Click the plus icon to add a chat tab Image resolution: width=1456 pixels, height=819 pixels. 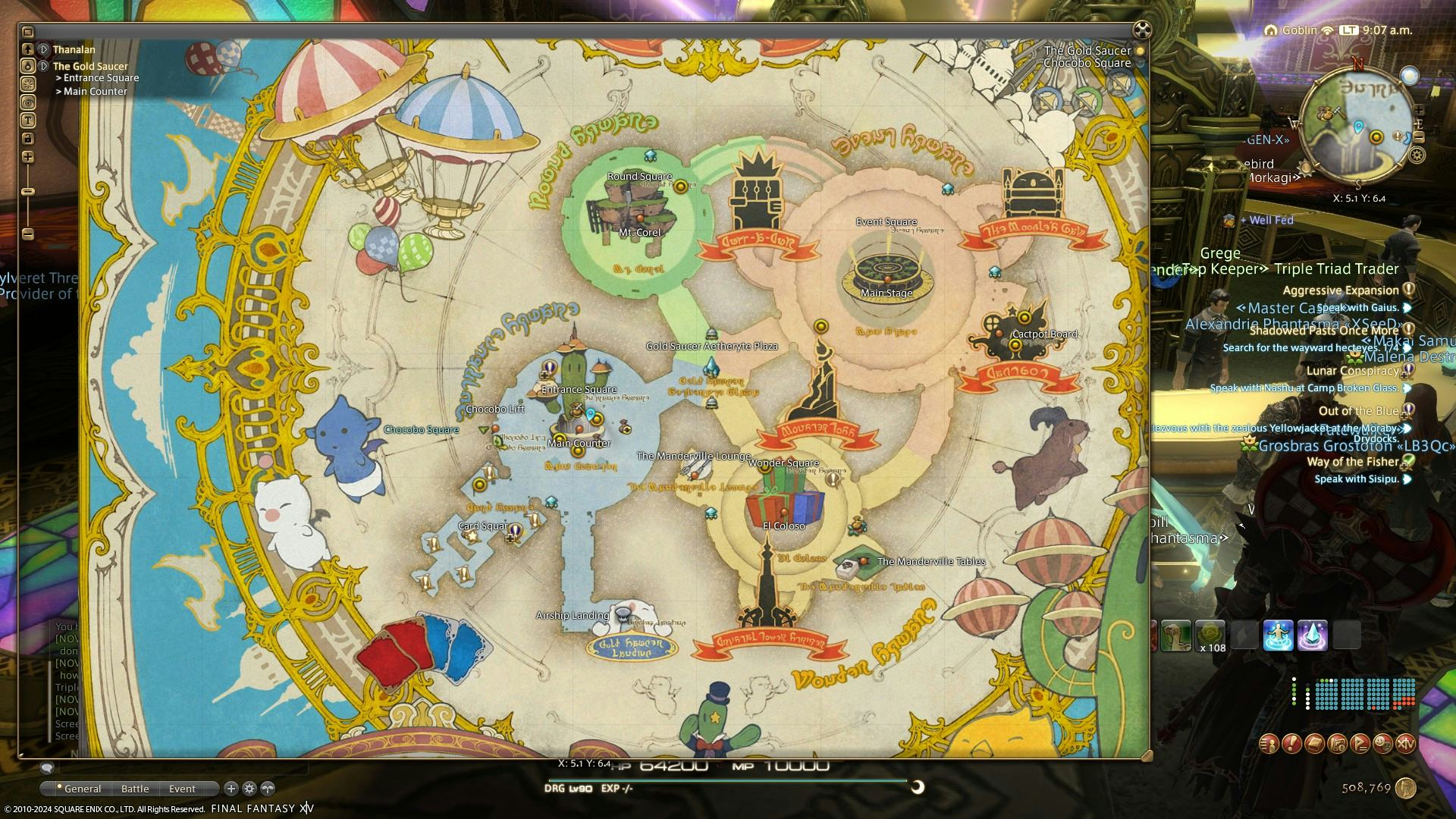coord(231,789)
